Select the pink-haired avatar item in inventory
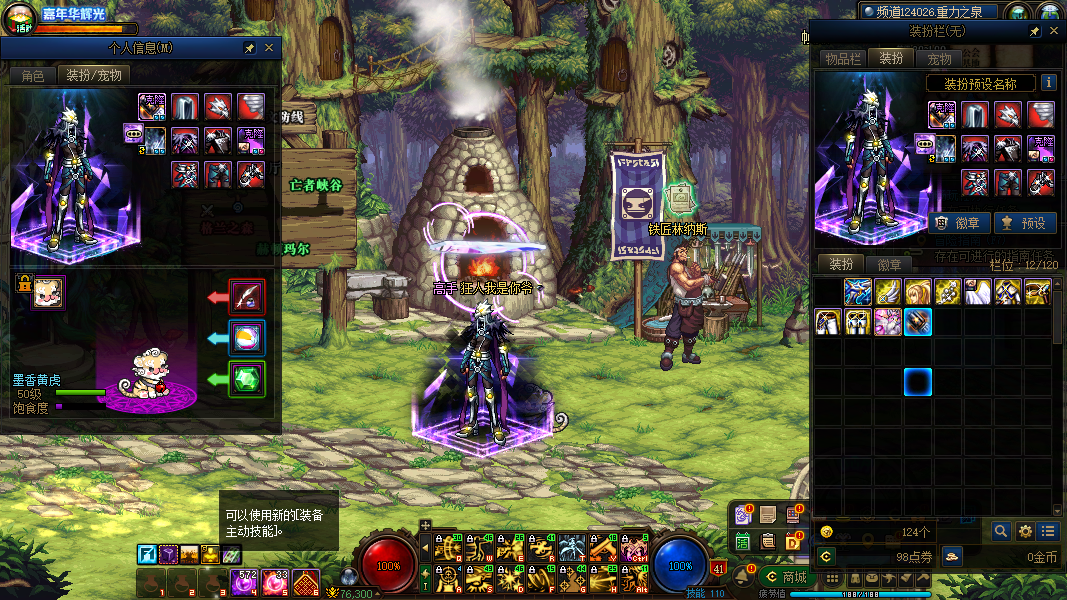 point(888,322)
